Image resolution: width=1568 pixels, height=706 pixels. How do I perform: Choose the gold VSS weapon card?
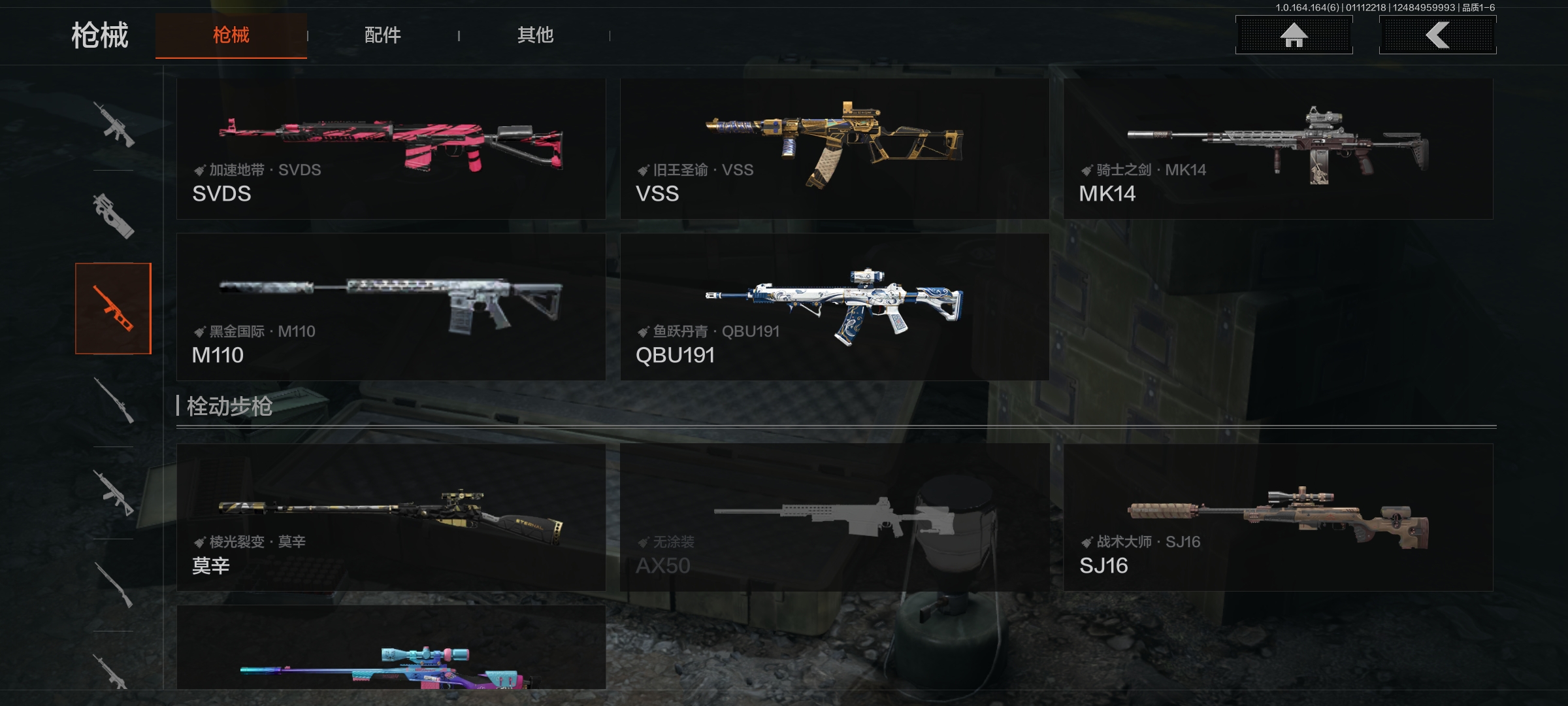click(x=834, y=149)
